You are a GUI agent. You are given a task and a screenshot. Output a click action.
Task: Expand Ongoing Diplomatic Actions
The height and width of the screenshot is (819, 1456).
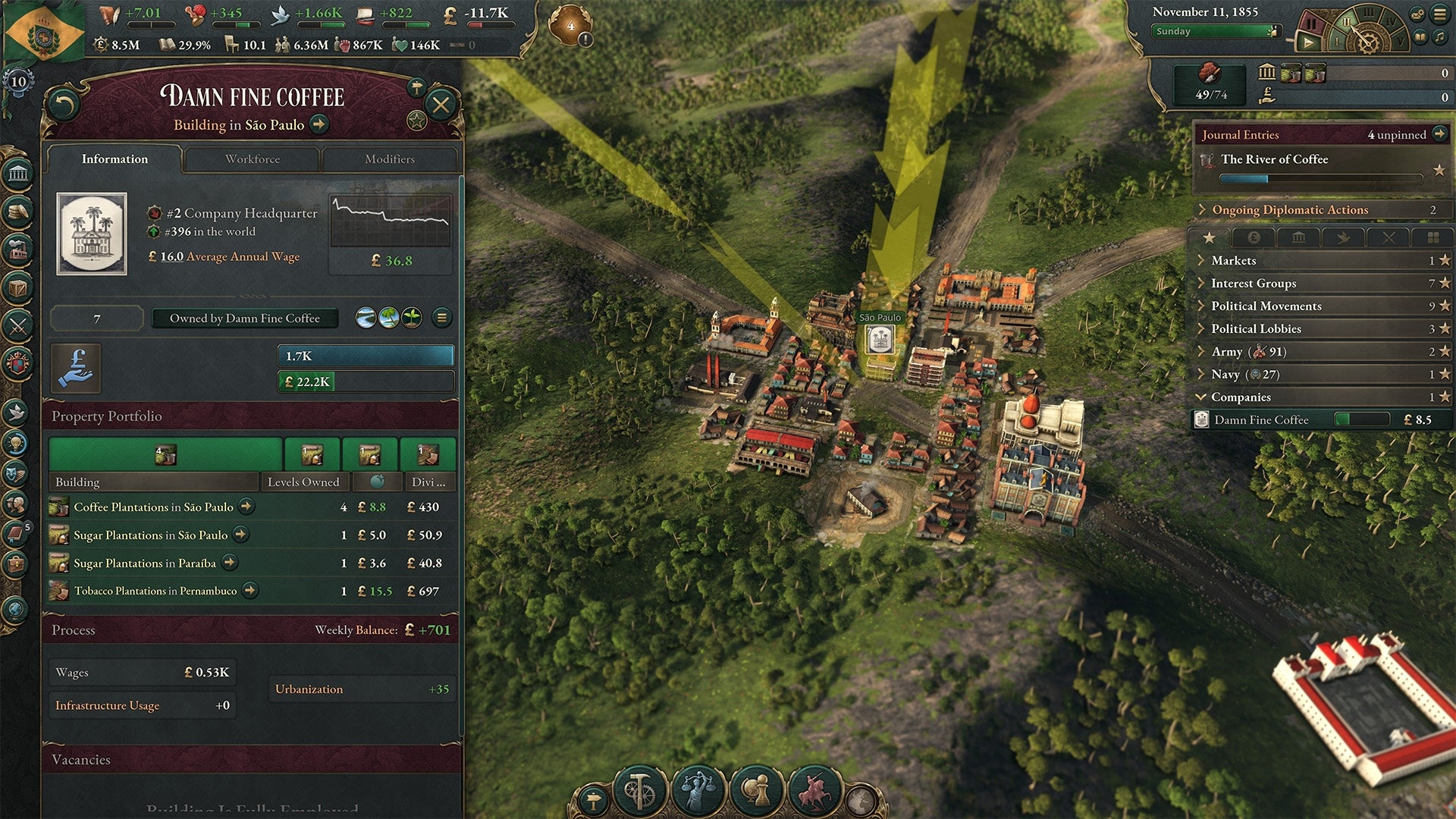point(1203,209)
